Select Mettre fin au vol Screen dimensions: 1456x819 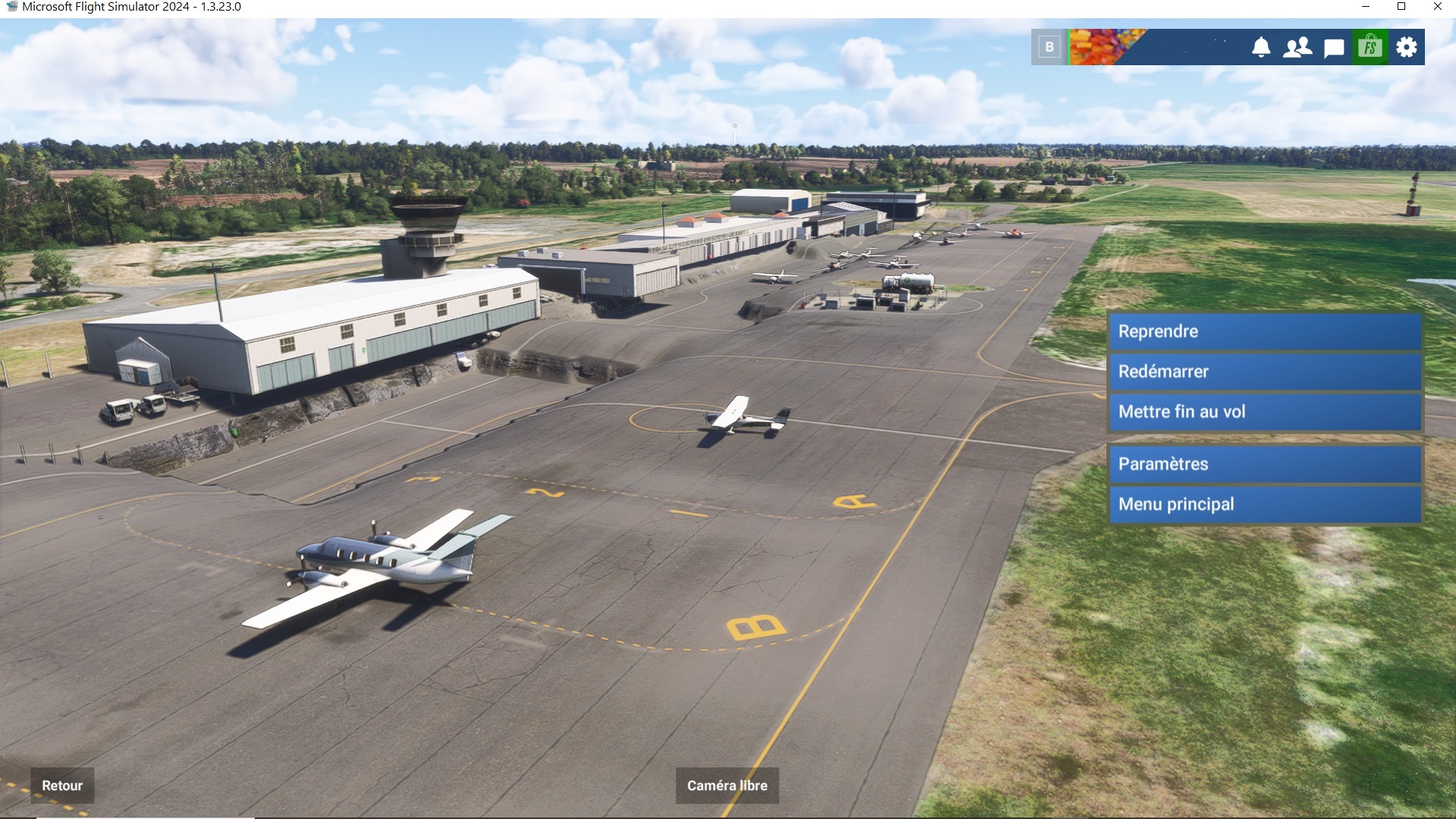[1264, 412]
